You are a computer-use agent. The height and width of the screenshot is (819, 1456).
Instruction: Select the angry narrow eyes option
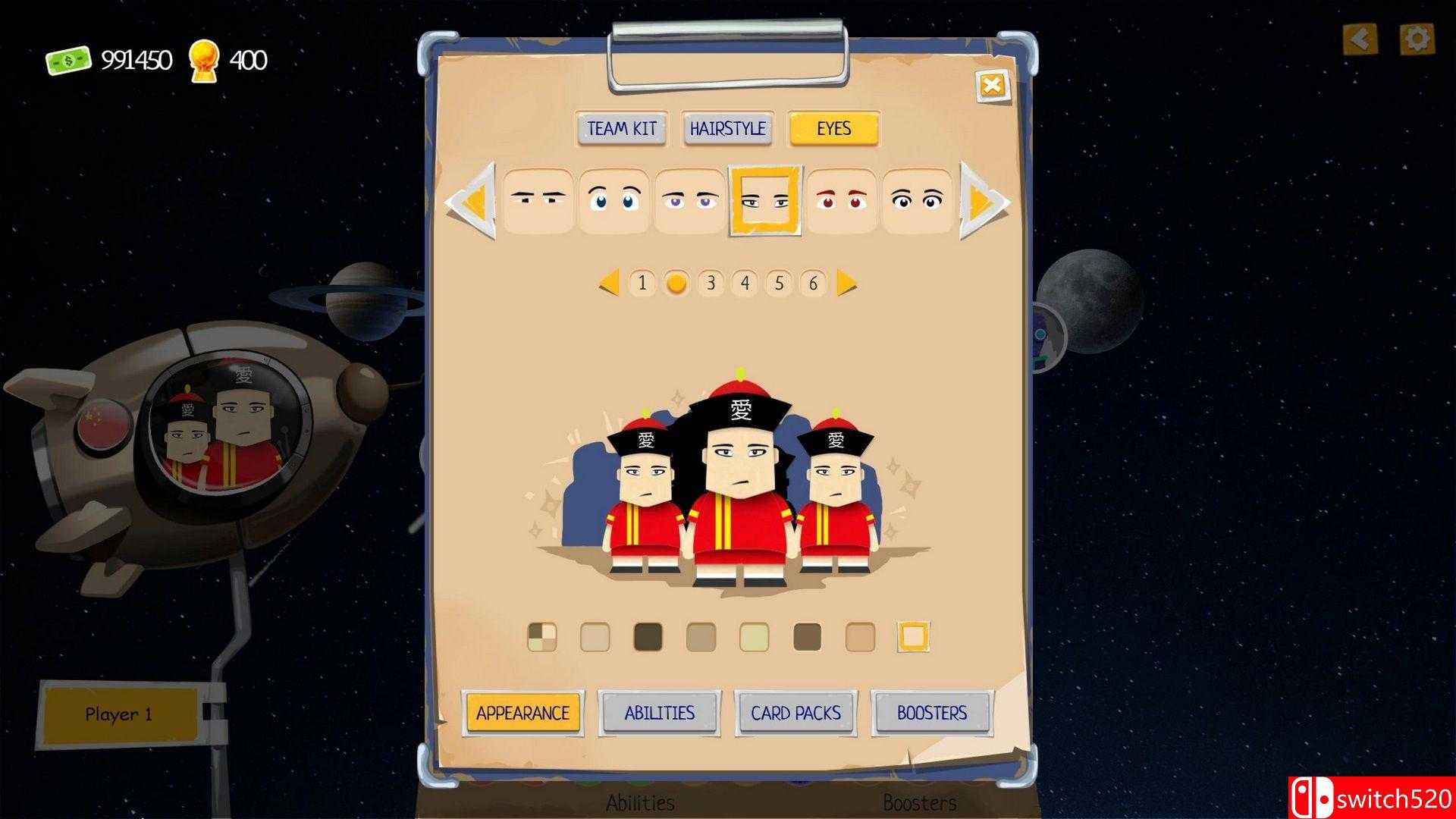[x=540, y=200]
